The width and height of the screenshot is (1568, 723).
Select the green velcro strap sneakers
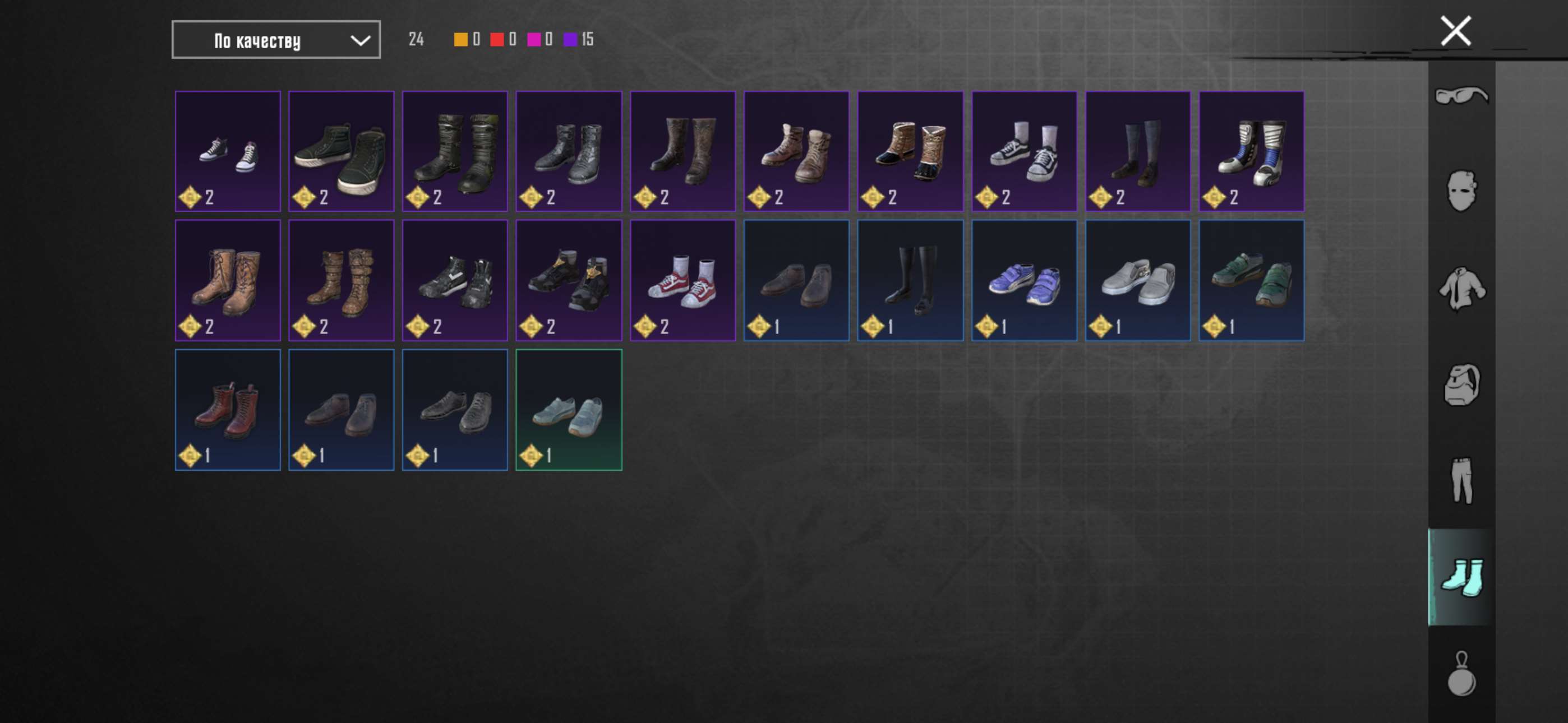(1251, 281)
